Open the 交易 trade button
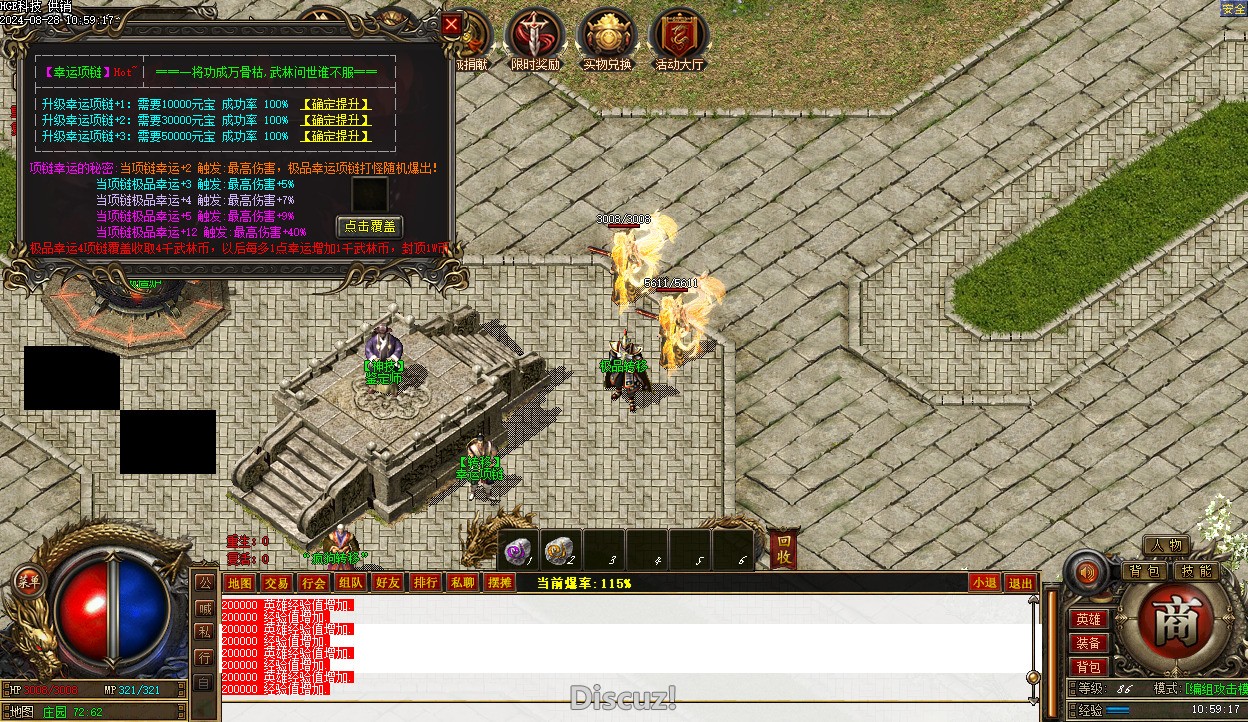This screenshot has height=722, width=1248. [x=276, y=583]
